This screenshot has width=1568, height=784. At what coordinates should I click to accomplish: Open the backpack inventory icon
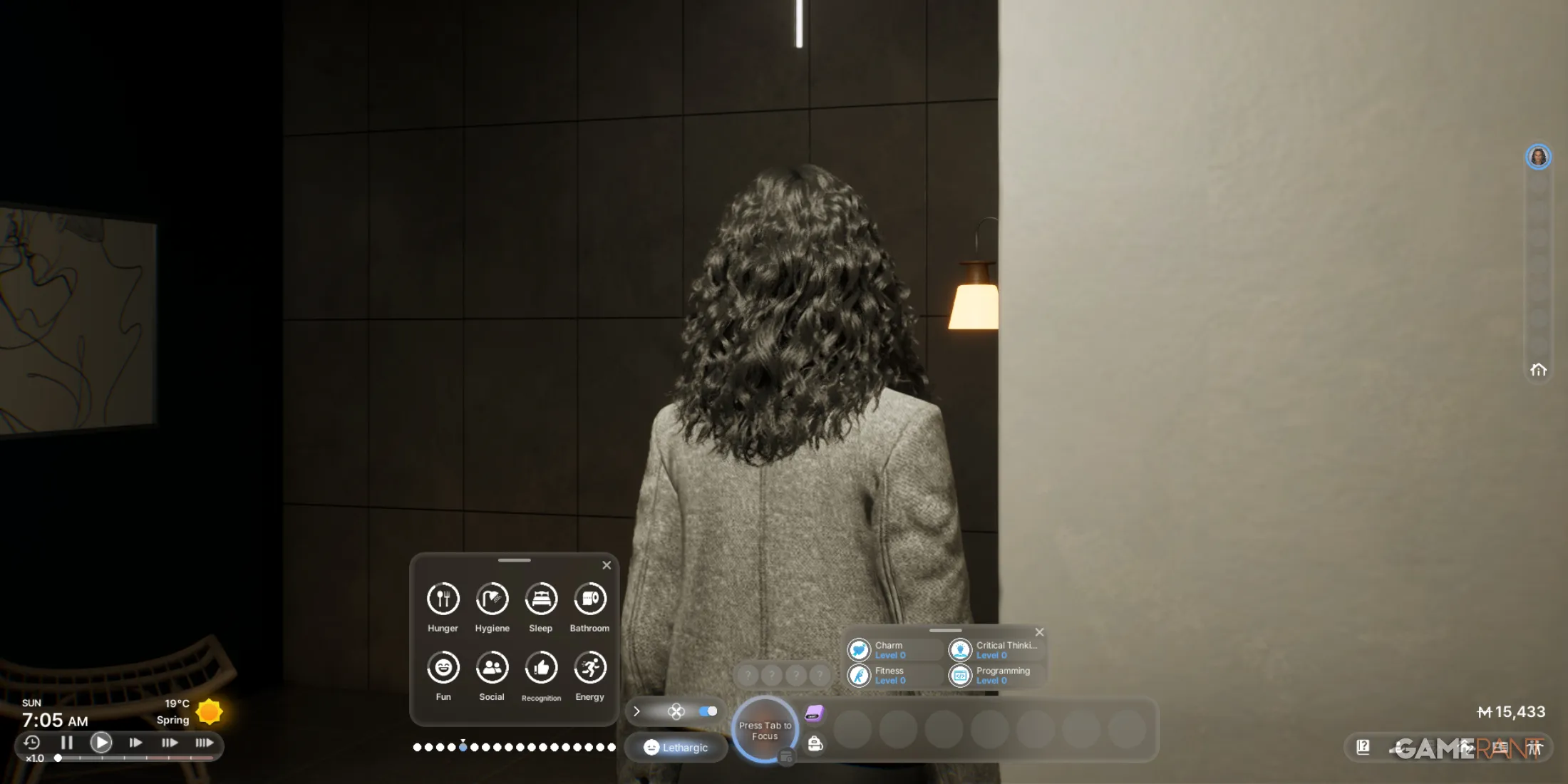click(815, 743)
